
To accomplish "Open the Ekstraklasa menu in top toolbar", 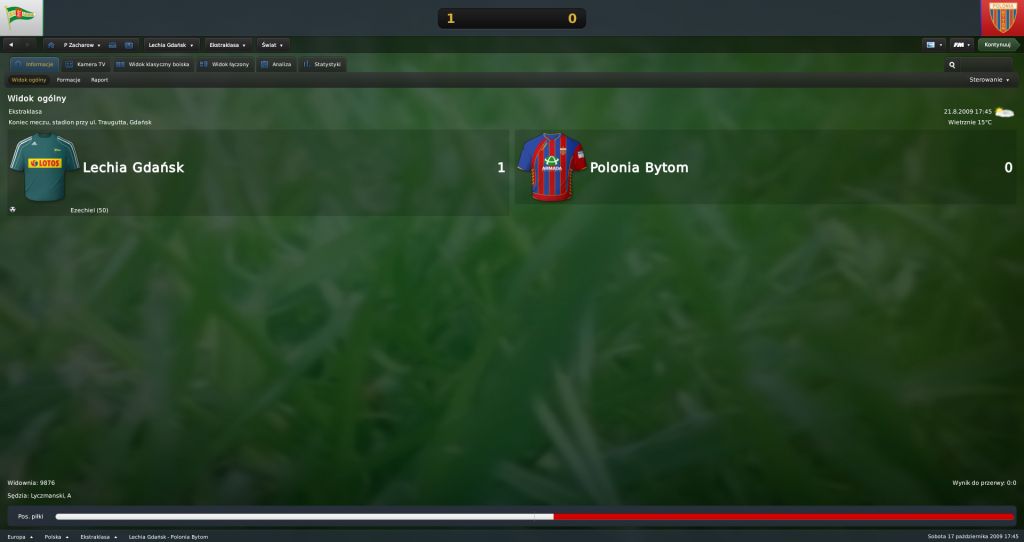I will click(x=229, y=45).
